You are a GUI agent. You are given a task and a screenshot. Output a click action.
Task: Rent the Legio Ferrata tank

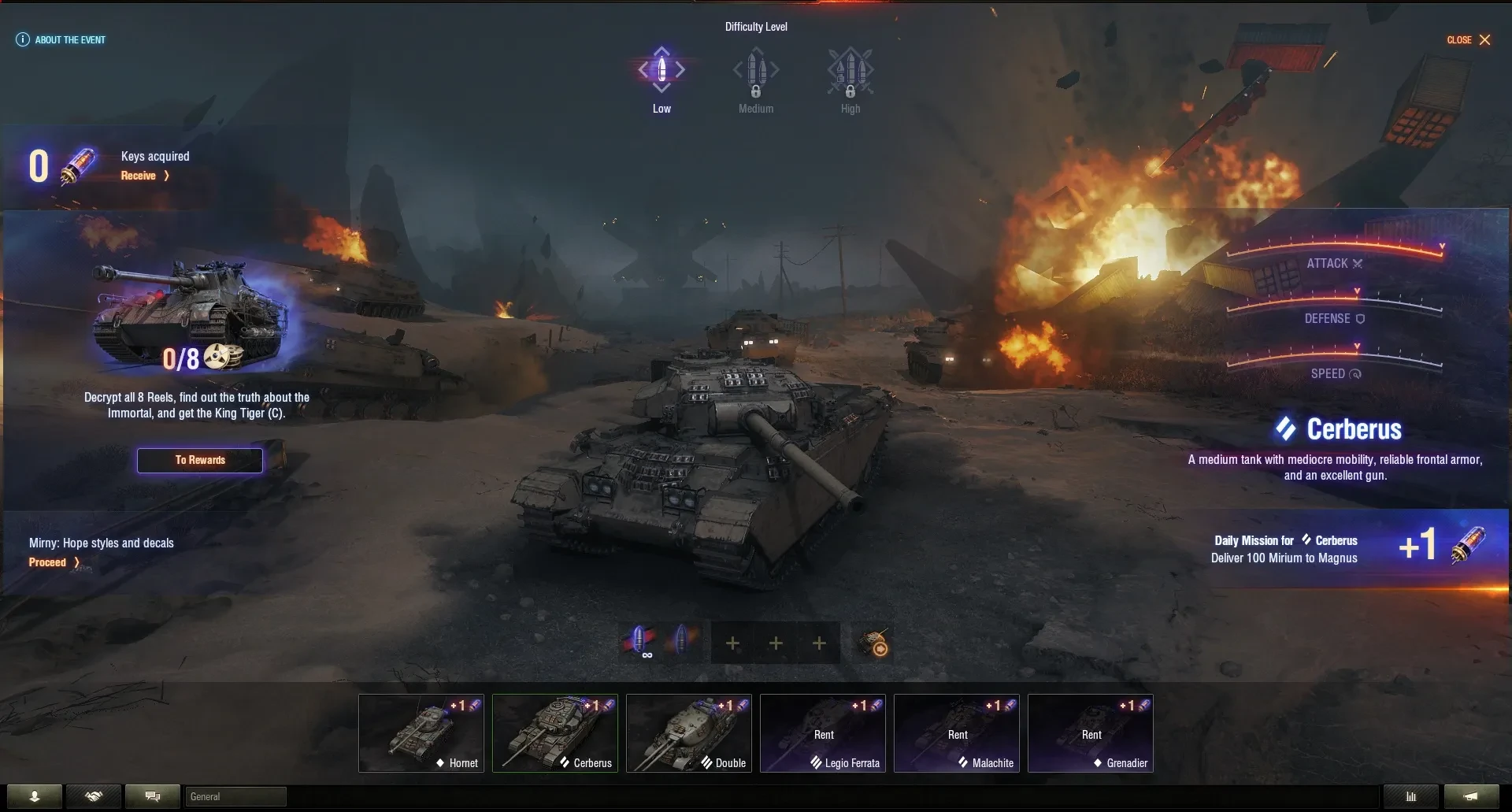[823, 733]
